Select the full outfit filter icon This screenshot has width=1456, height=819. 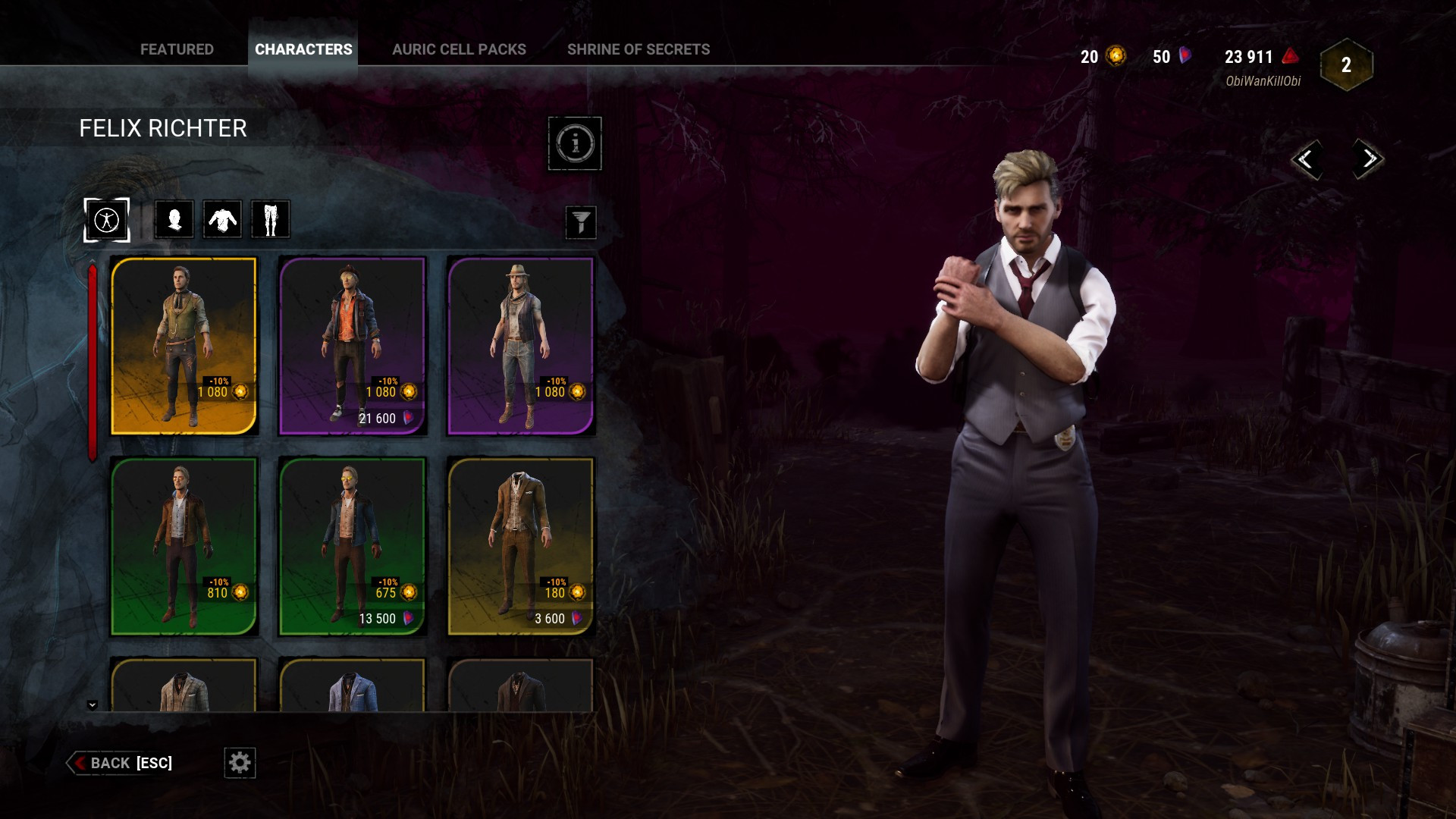106,219
